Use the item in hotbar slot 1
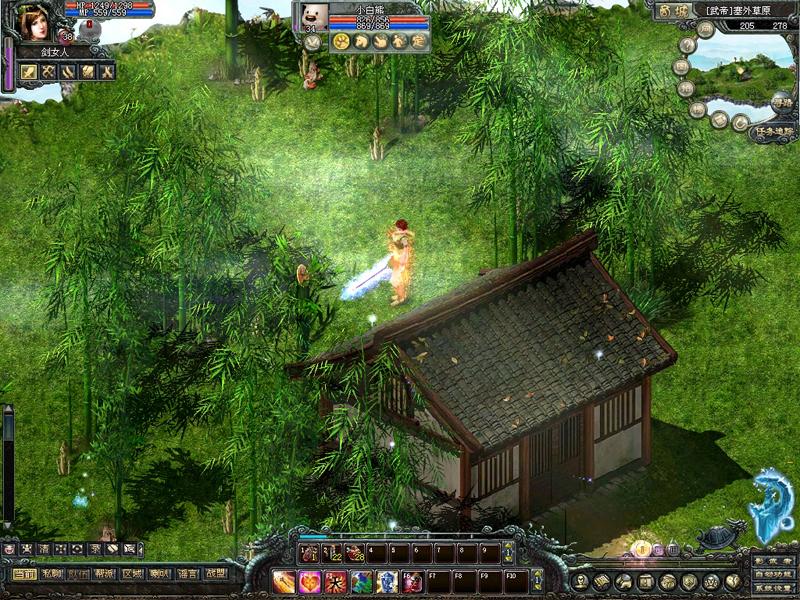The height and width of the screenshot is (600, 800). coord(308,553)
